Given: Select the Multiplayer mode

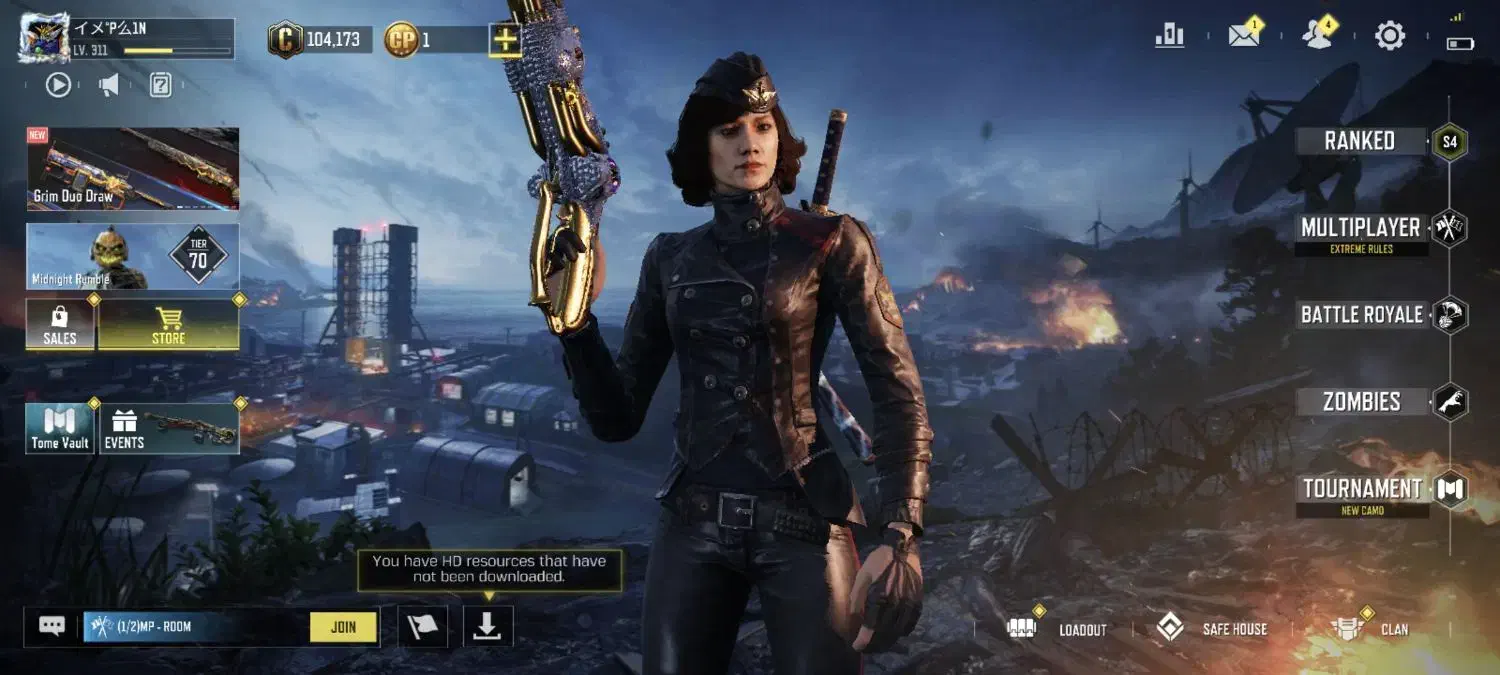Looking at the screenshot, I should [x=1361, y=228].
